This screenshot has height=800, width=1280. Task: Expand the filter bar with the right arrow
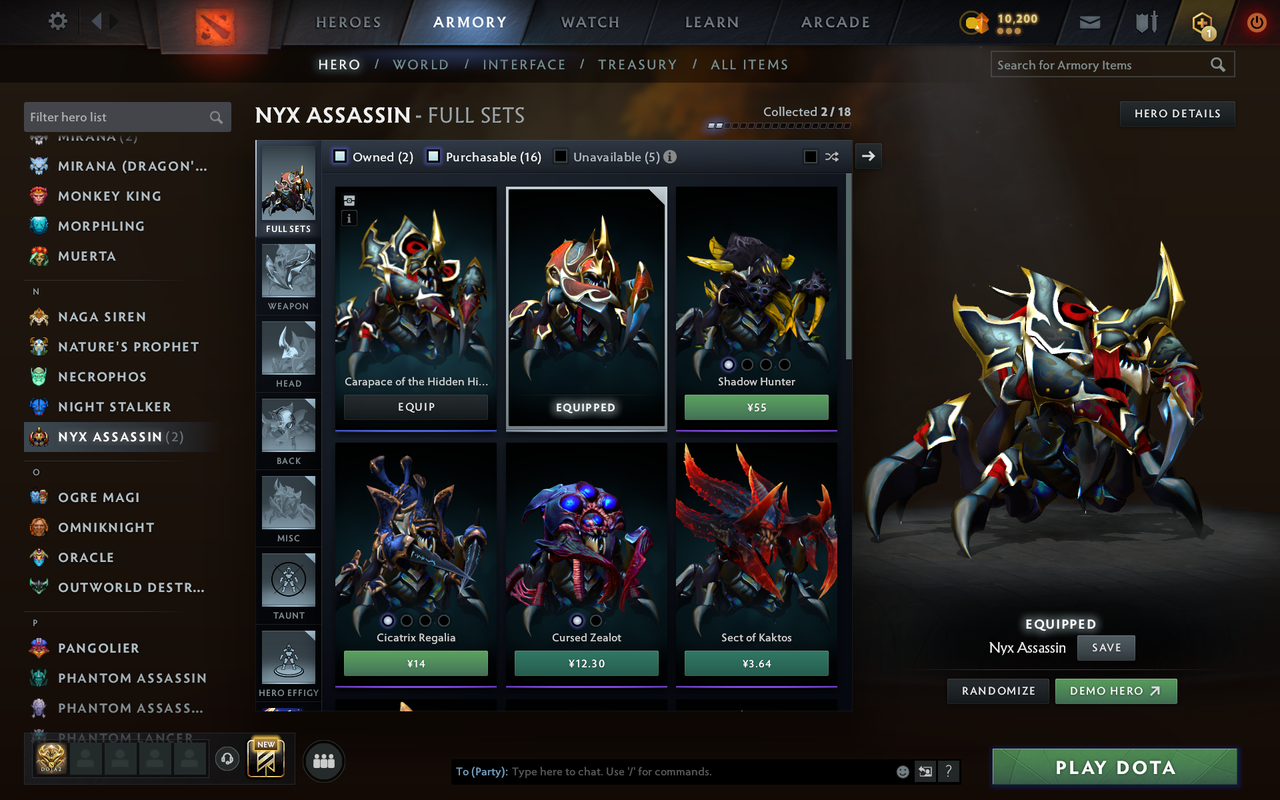point(867,156)
